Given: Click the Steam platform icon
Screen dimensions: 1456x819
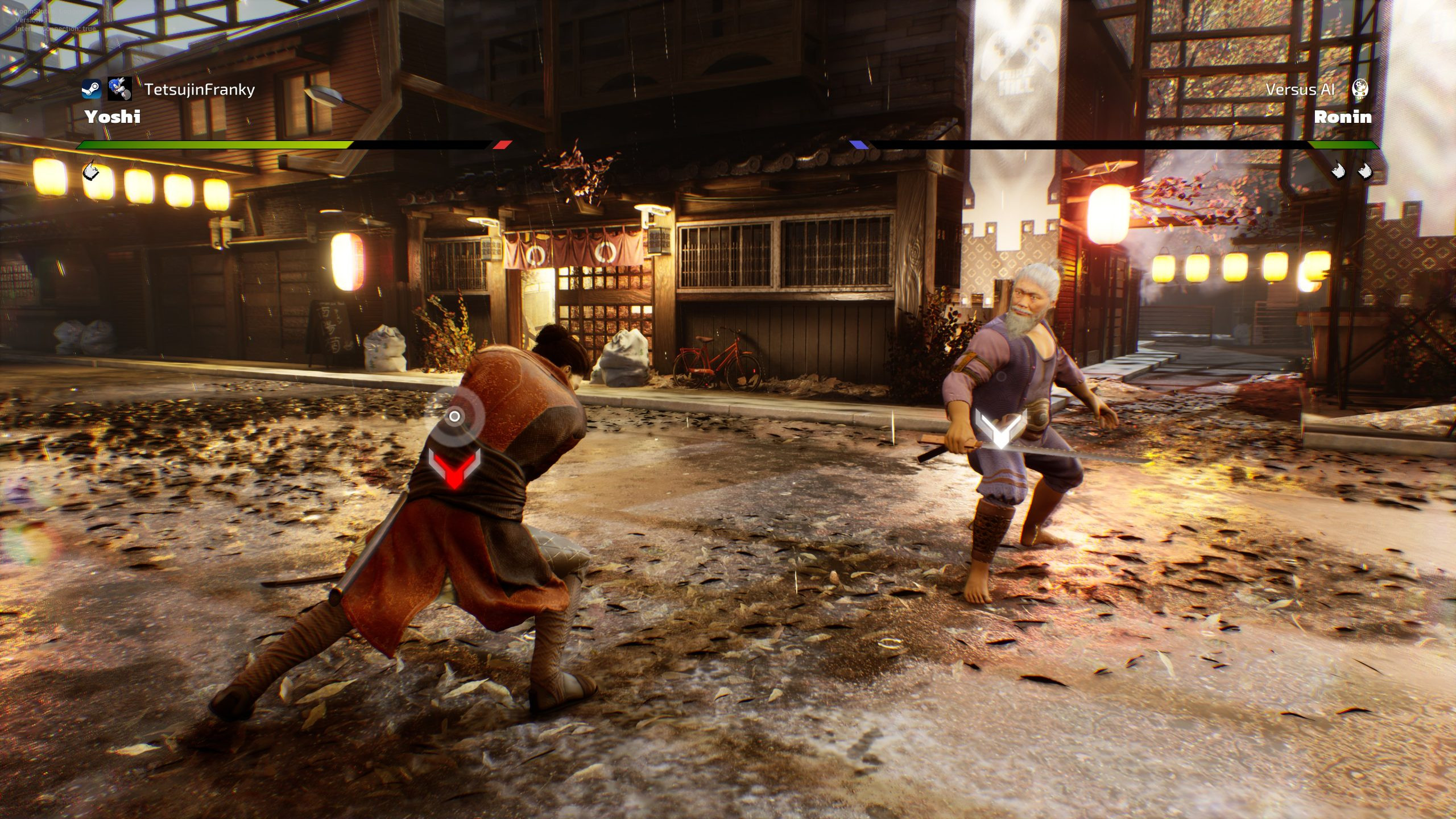Looking at the screenshot, I should (x=91, y=89).
